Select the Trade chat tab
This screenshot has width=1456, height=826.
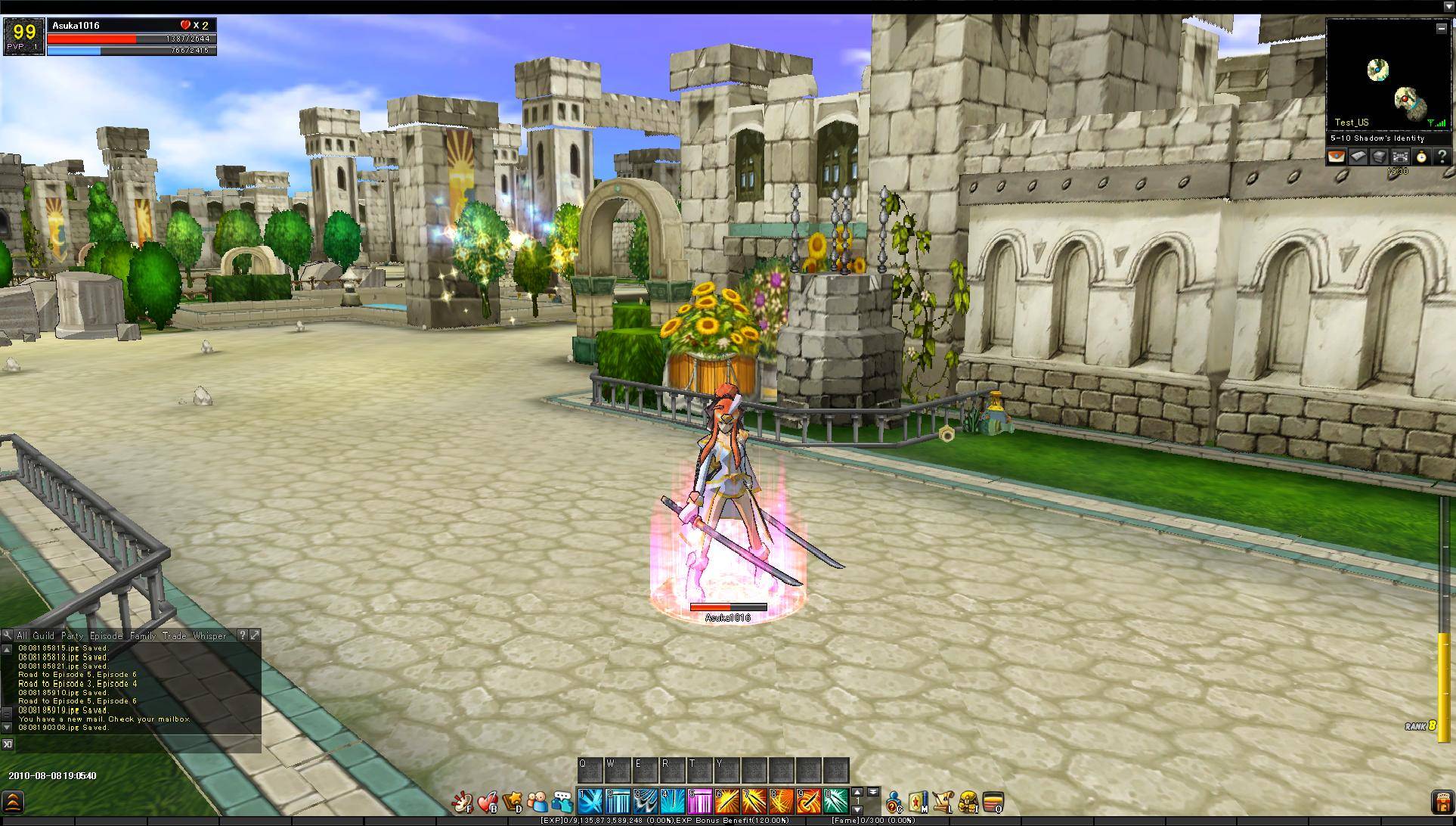pos(174,636)
